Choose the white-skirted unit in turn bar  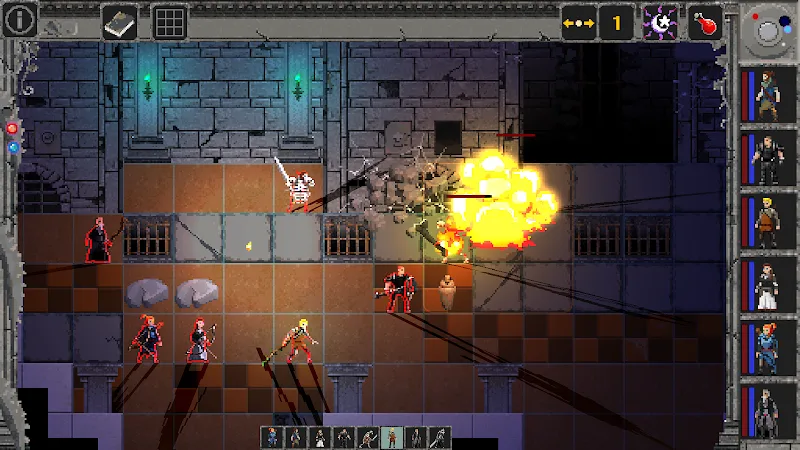pos(320,437)
